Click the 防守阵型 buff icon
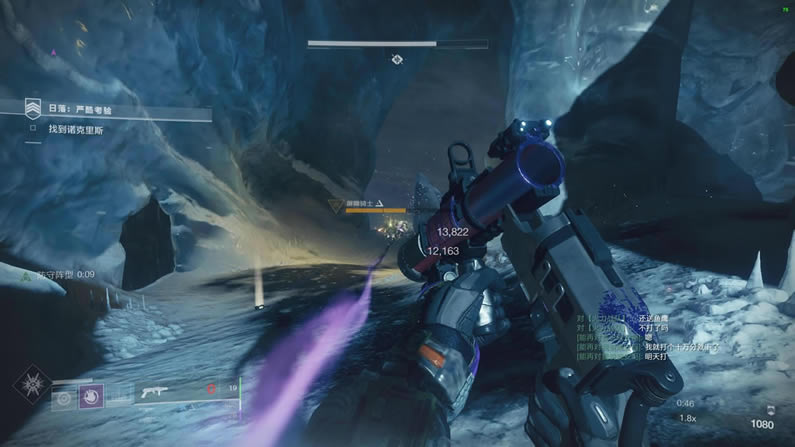This screenshot has height=447, width=795. pos(28,274)
